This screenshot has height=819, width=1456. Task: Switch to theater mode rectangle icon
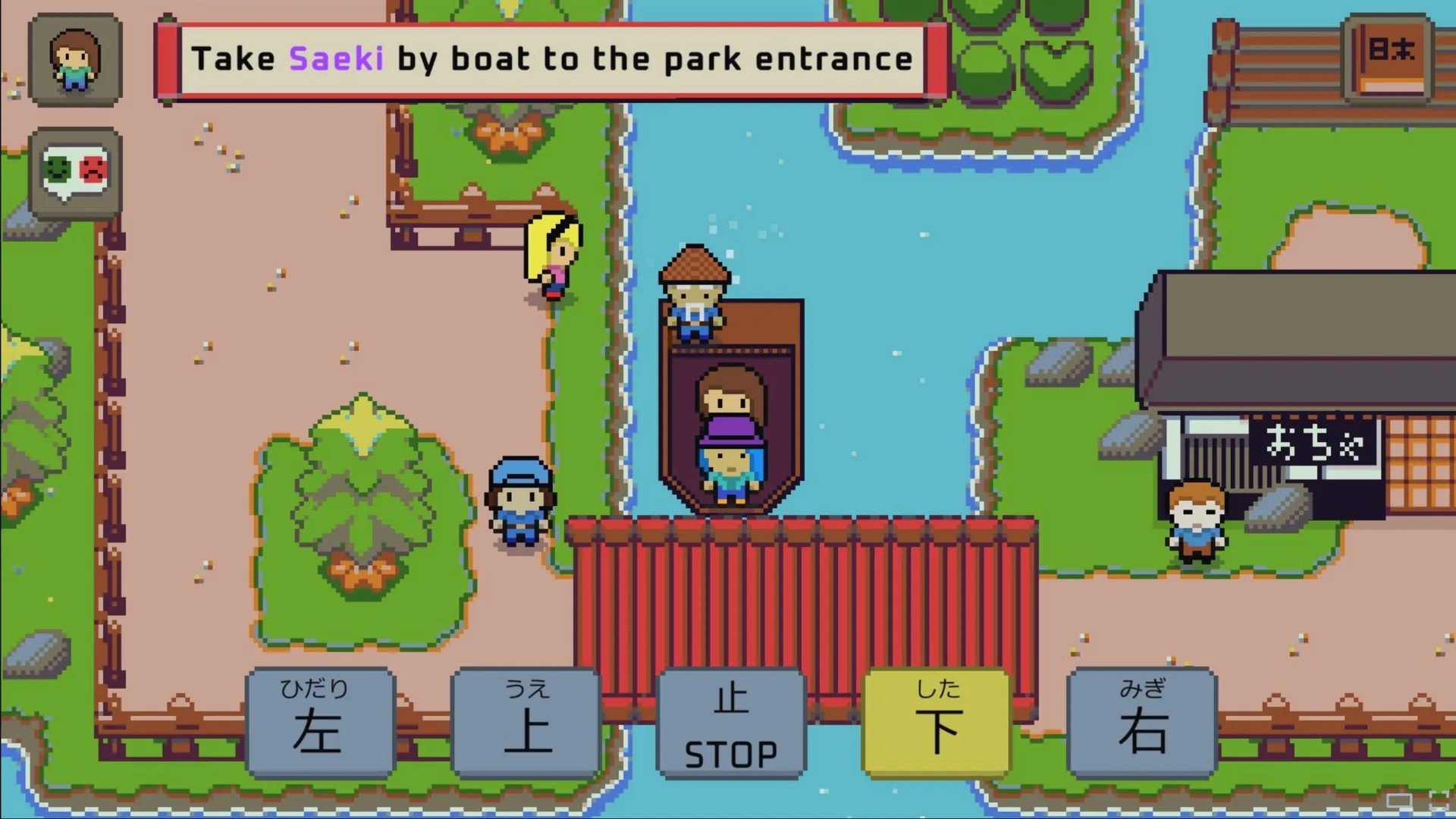pos(1399,801)
